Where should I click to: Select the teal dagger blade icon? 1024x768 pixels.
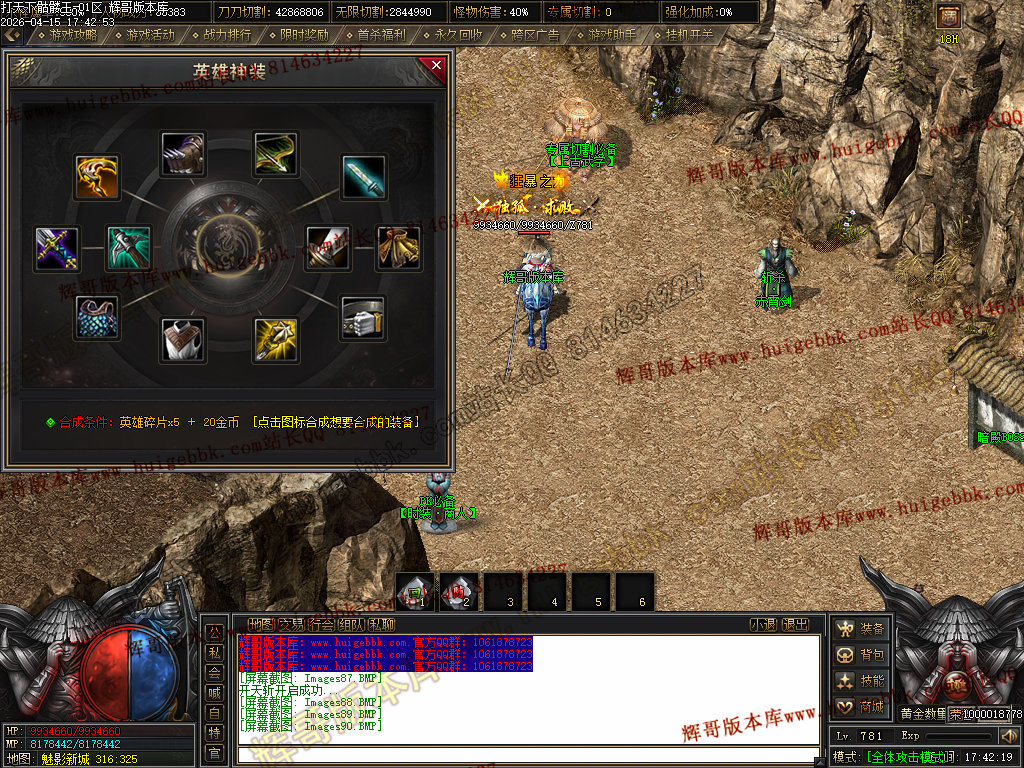coord(364,177)
